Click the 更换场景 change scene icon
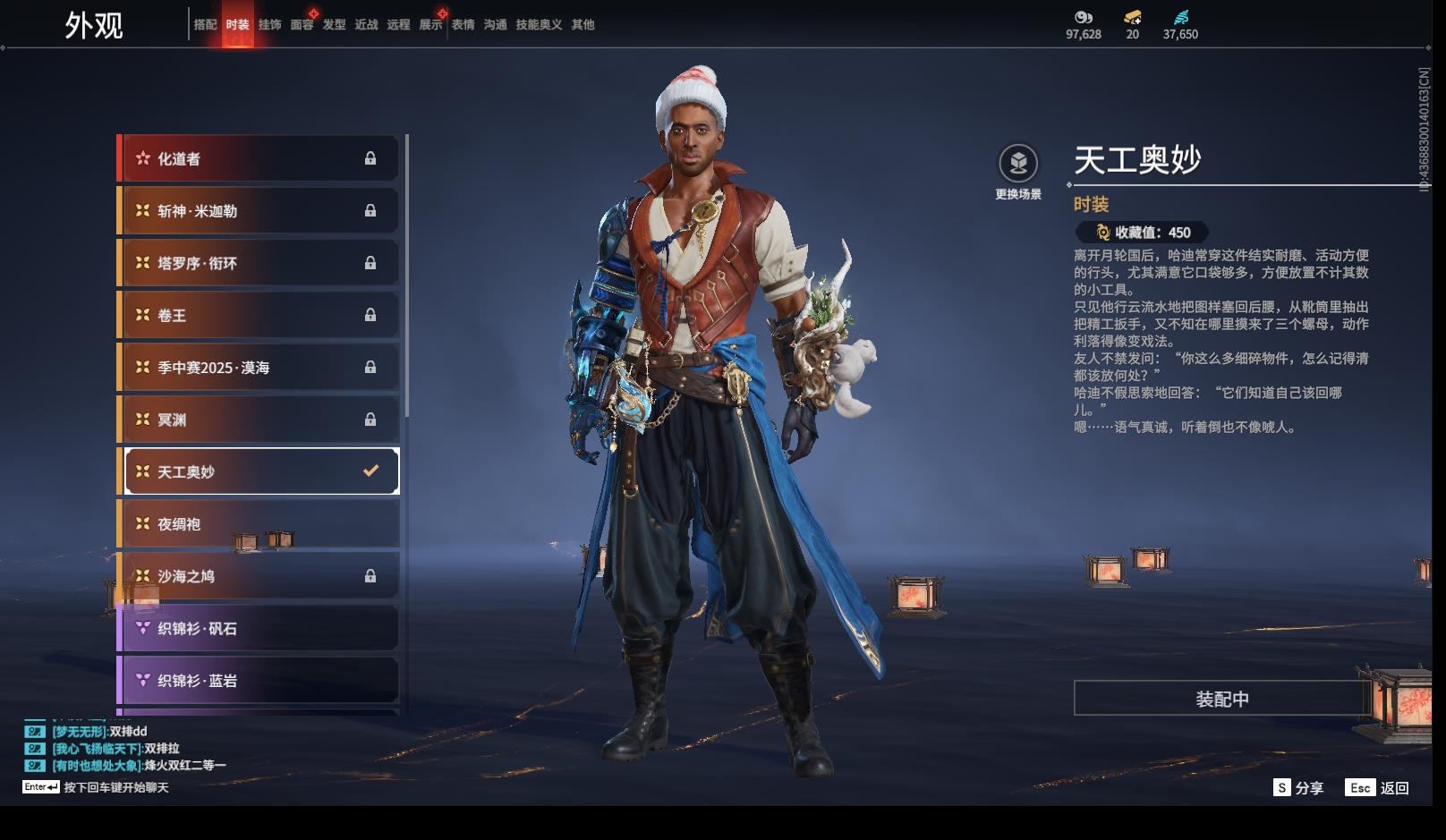 pos(1018,164)
